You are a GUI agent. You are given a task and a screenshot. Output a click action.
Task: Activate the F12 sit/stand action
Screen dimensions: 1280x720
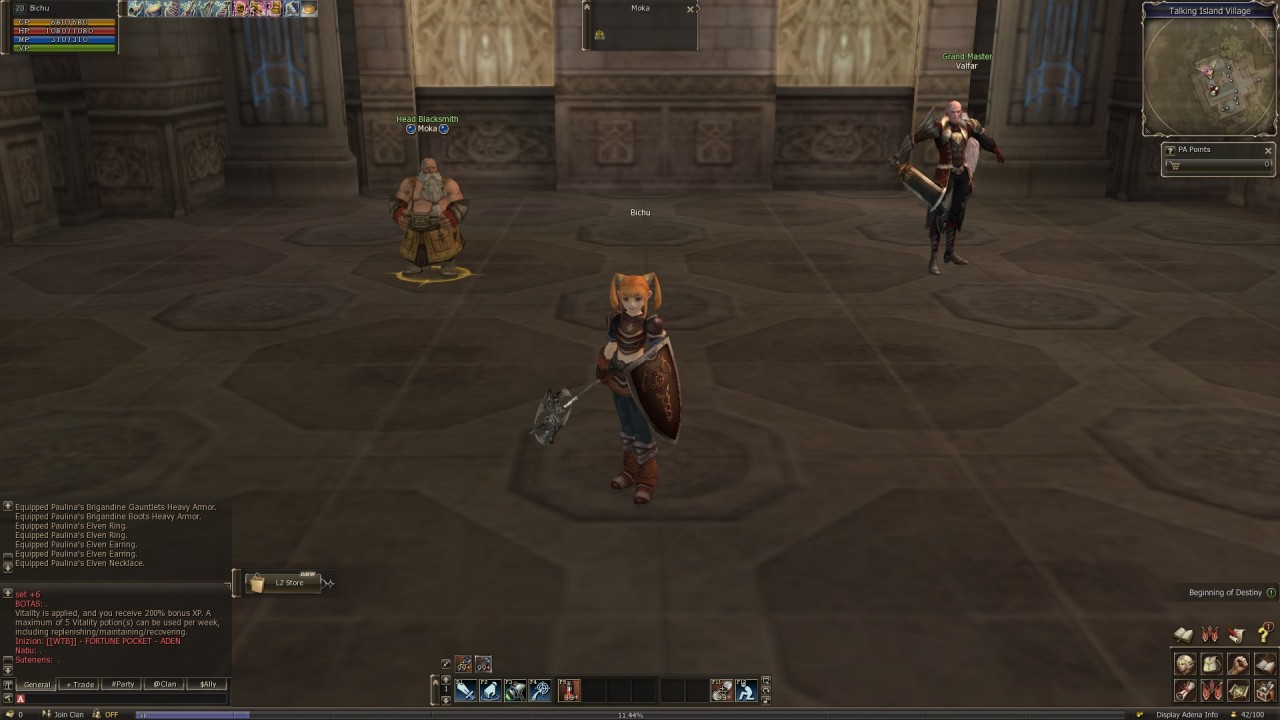[x=746, y=690]
